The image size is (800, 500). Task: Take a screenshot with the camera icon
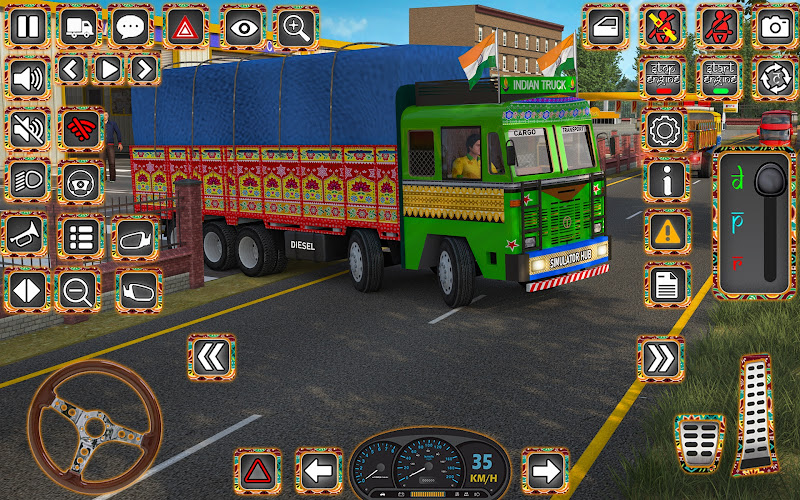[x=773, y=27]
